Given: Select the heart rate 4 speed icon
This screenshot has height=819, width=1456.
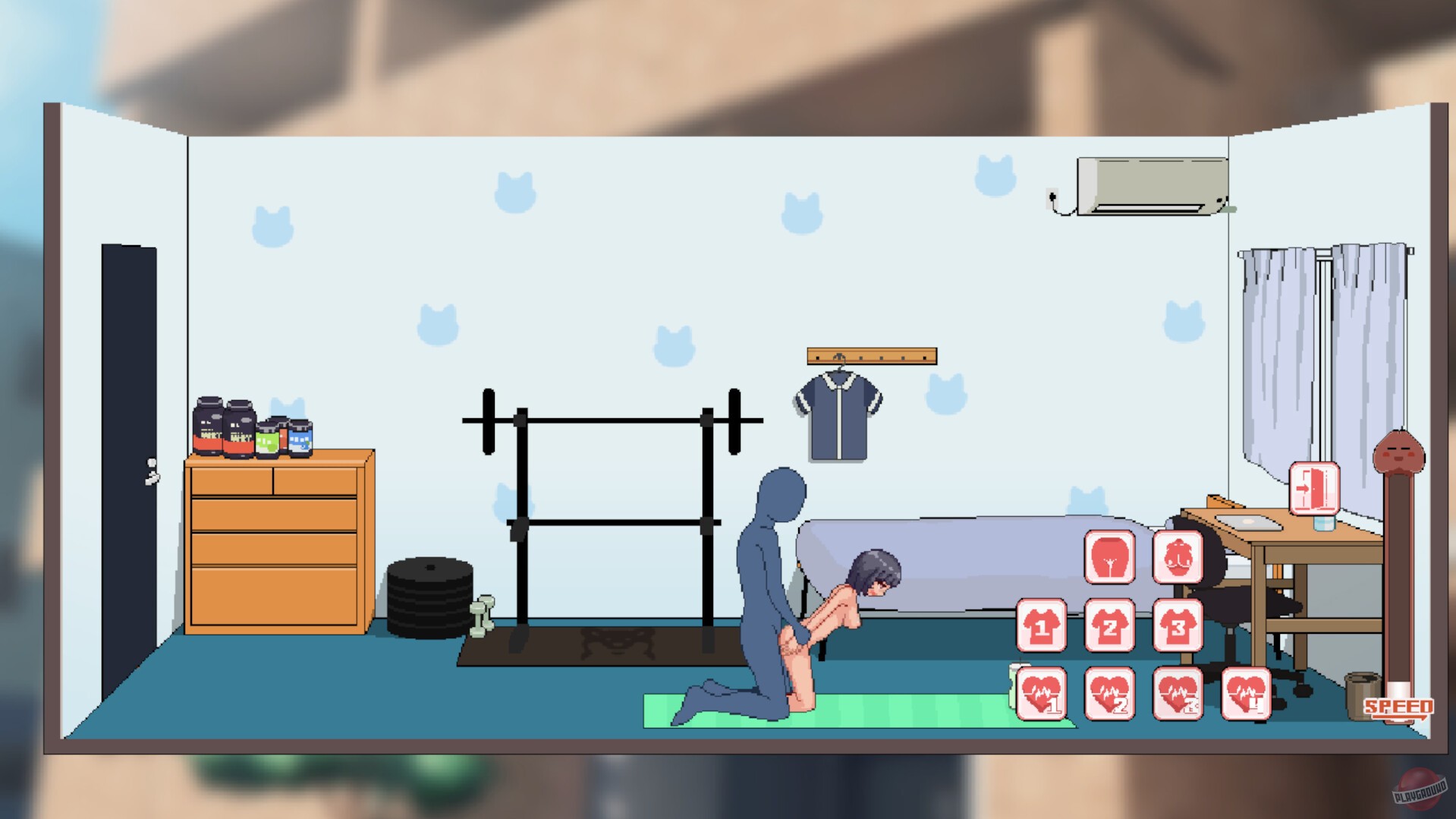Looking at the screenshot, I should [x=1245, y=695].
